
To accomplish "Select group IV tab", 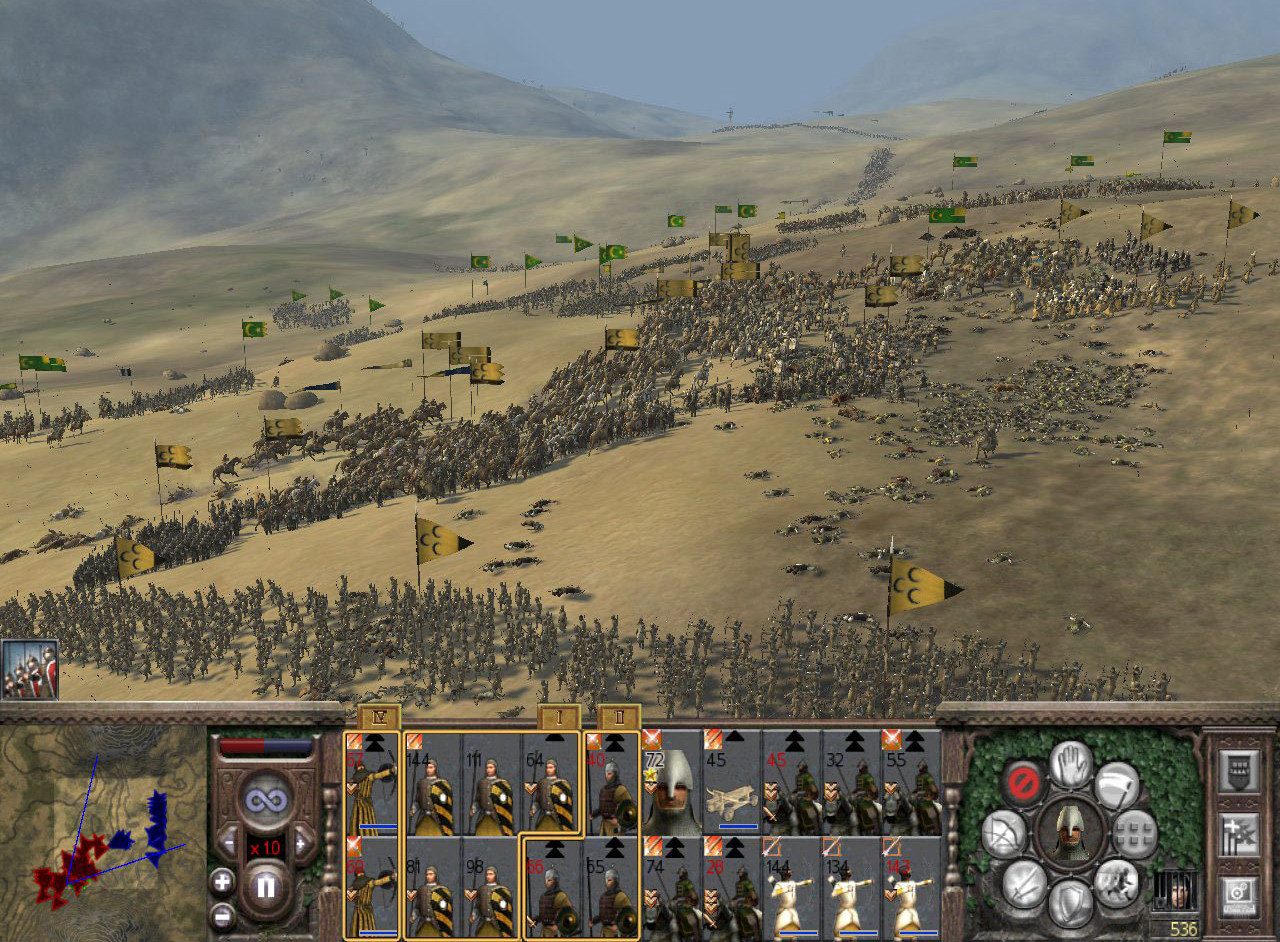I will [x=378, y=717].
